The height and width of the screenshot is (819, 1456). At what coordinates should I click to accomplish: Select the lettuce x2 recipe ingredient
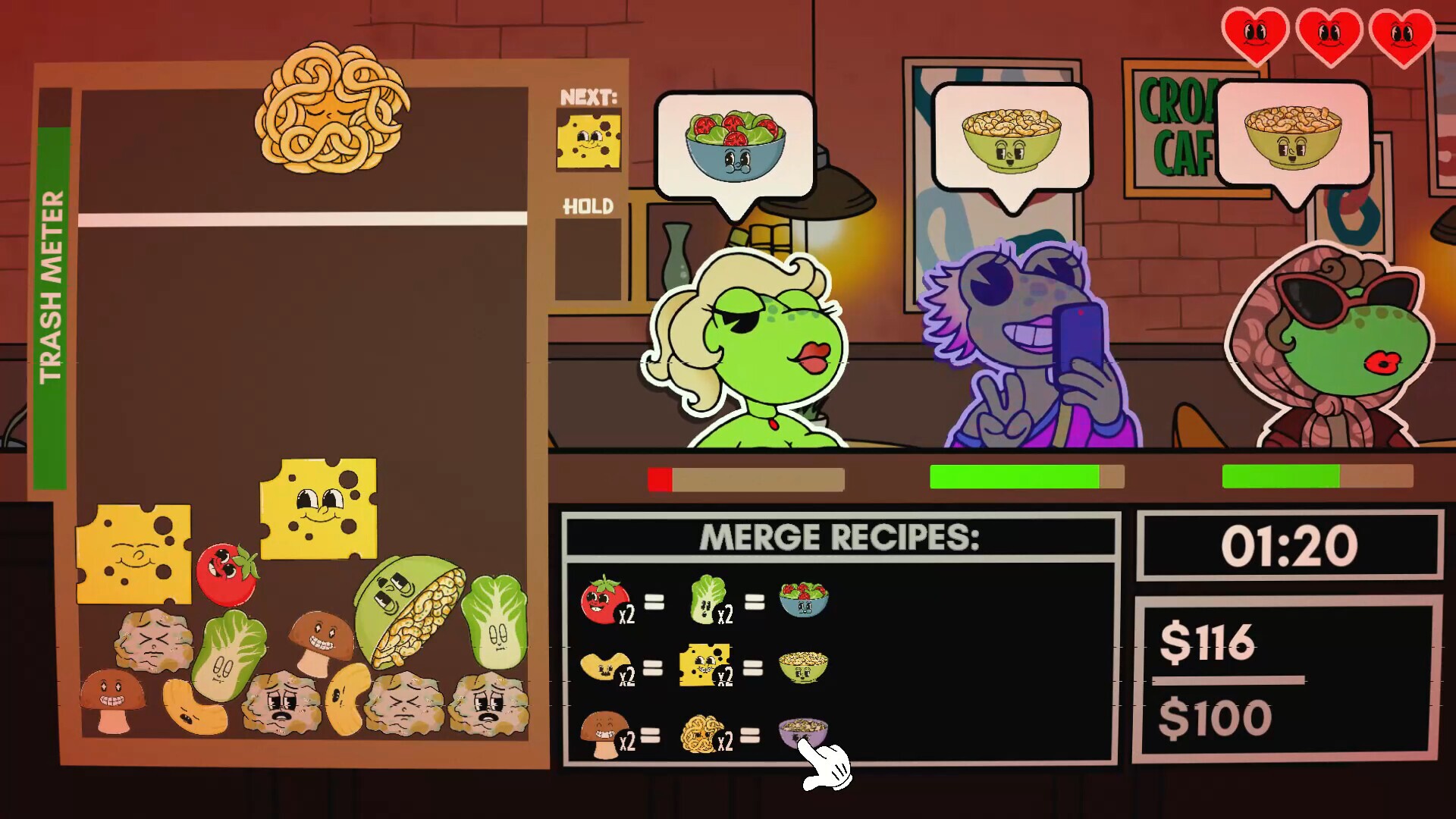pos(710,601)
